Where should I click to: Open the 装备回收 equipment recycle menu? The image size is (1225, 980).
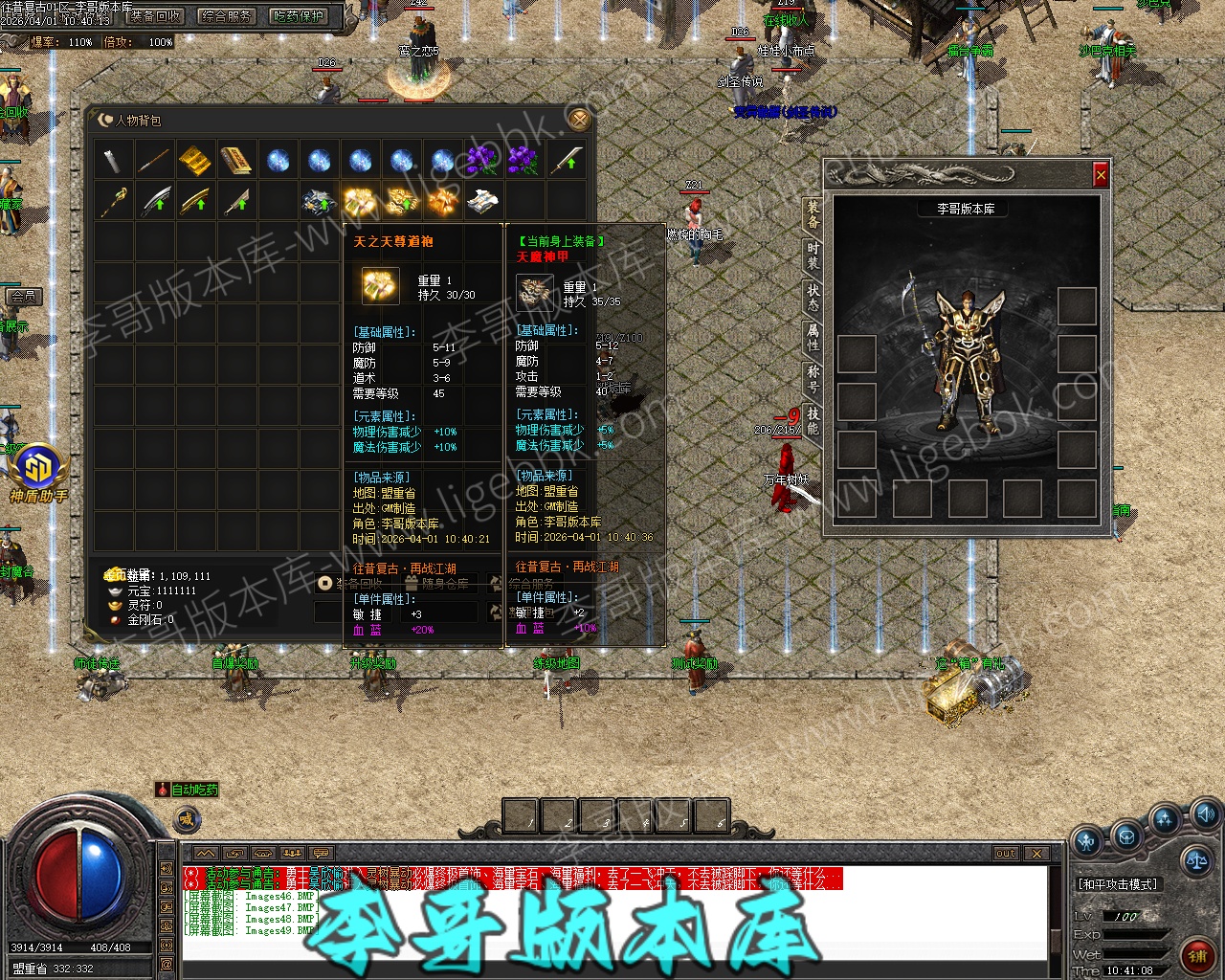click(155, 16)
